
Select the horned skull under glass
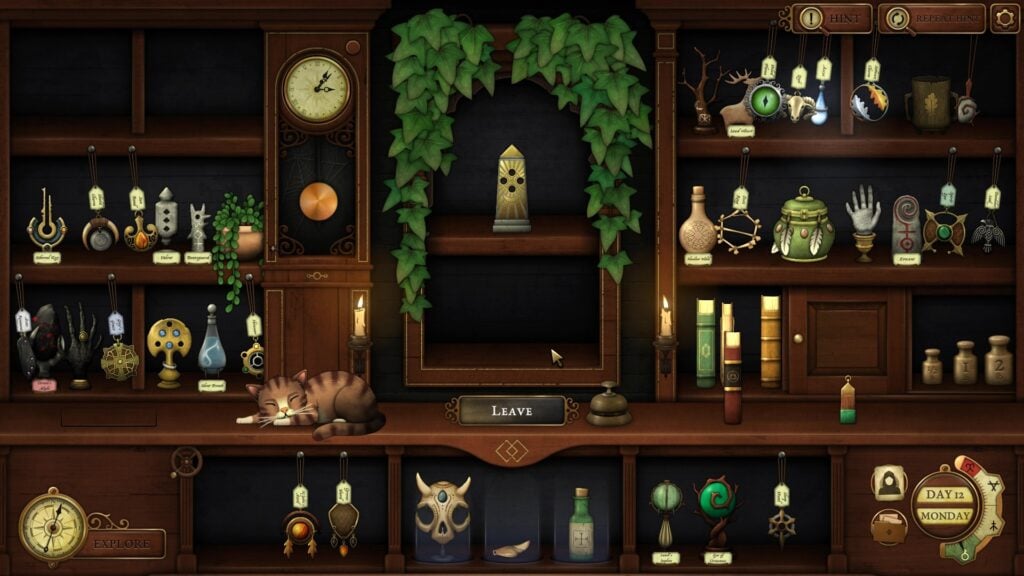coord(443,515)
